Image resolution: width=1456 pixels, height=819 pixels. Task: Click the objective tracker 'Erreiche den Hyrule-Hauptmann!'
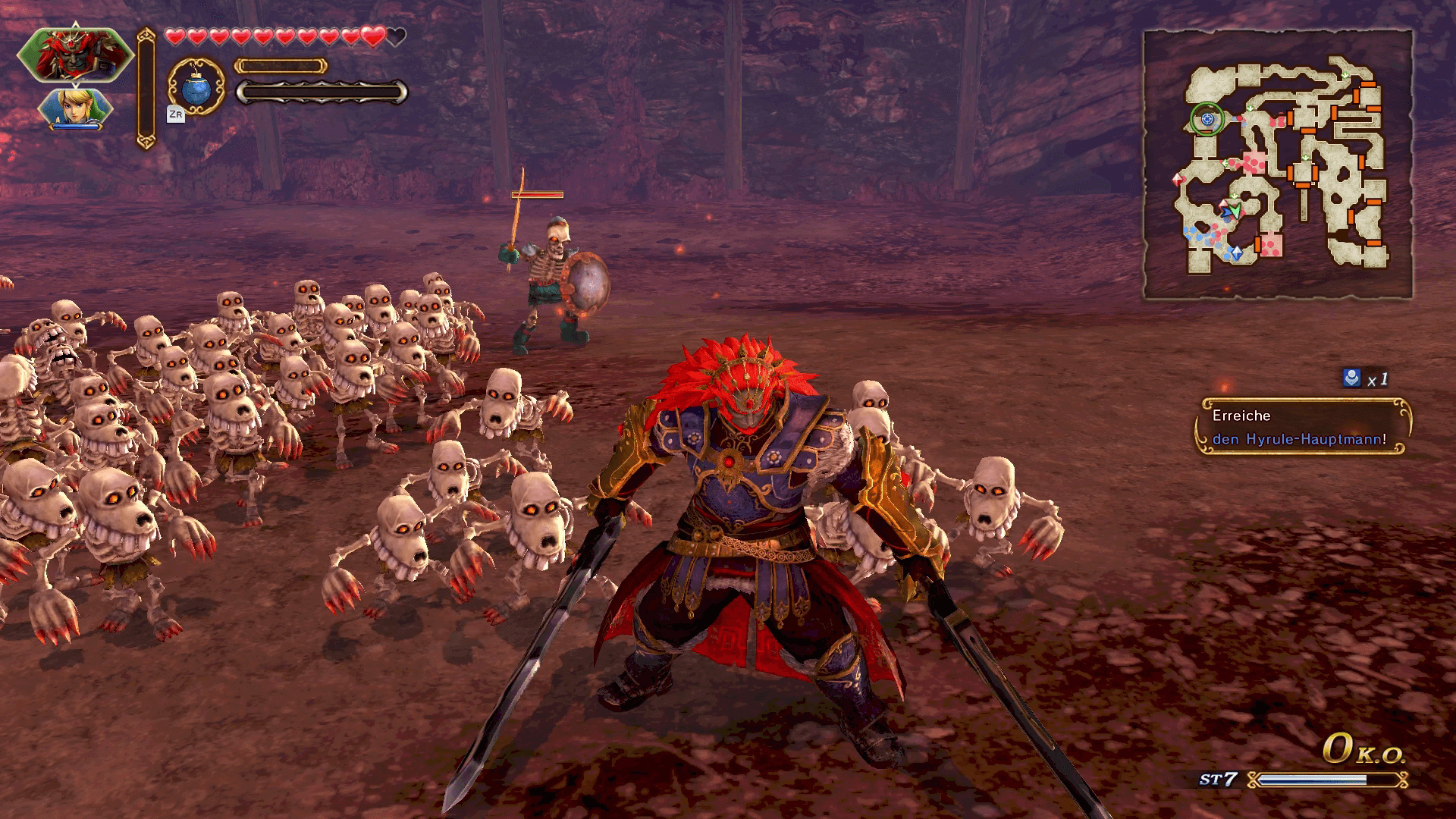1302,427
